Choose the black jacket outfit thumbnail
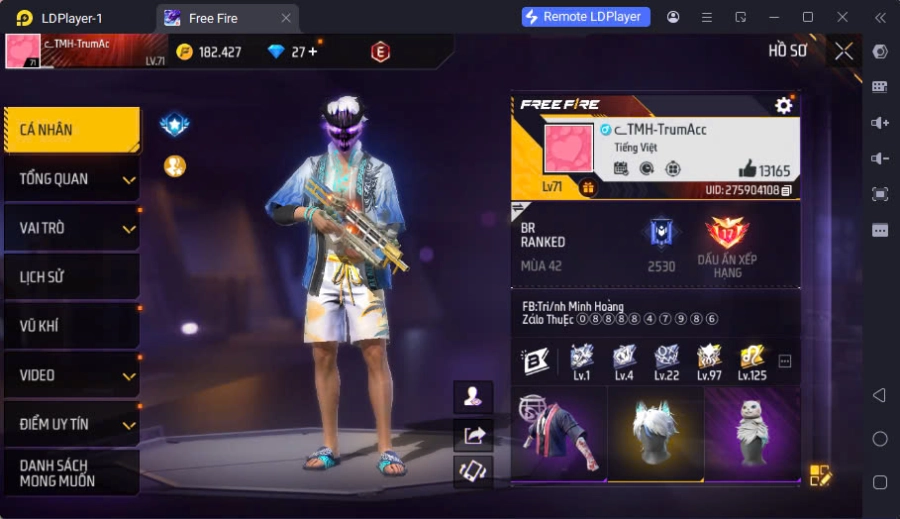The width and height of the screenshot is (900, 519). pyautogui.click(x=558, y=434)
